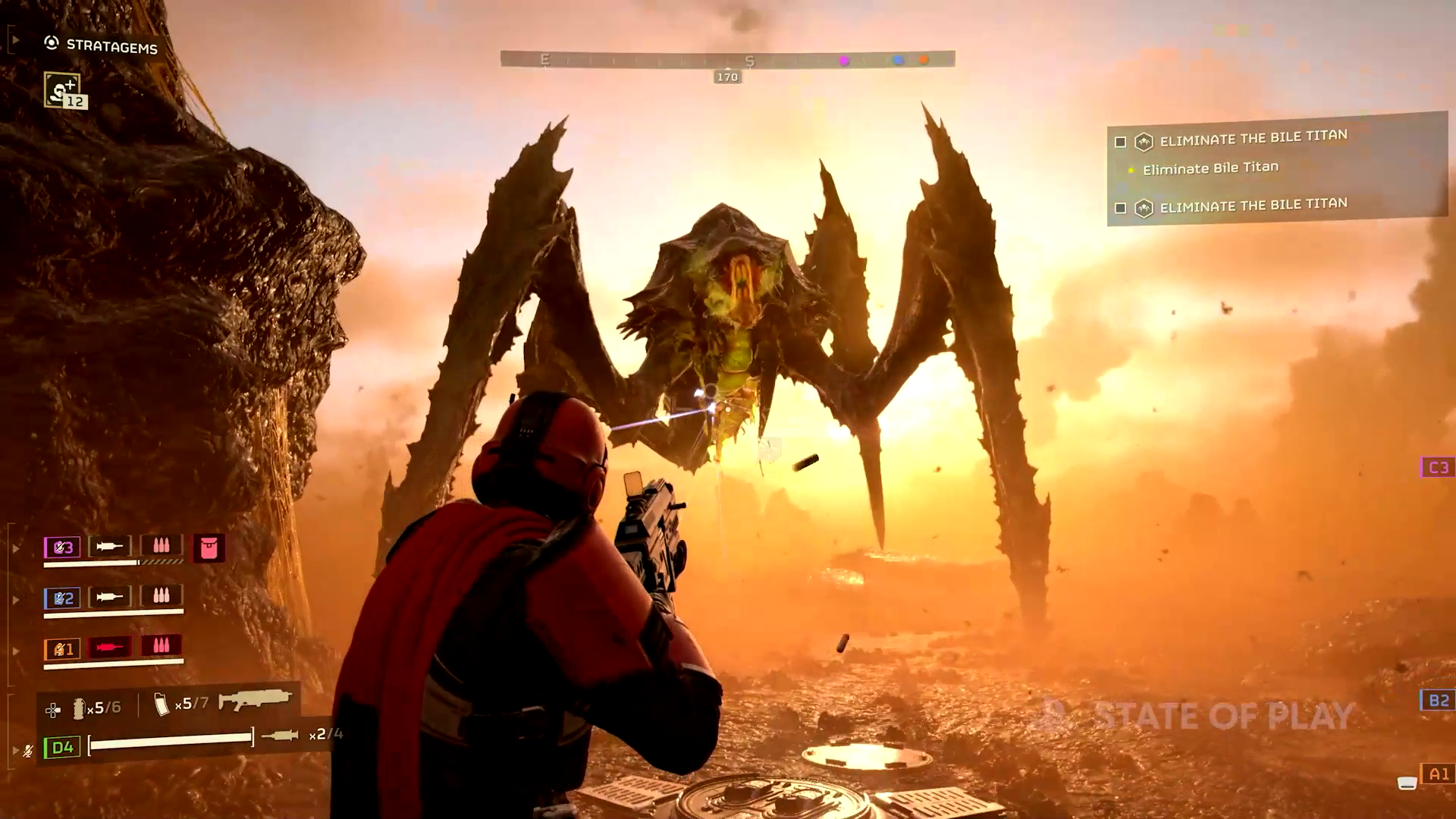Toggle the muted microphone icon
Viewport: 1456px width, 819px height.
28,751
